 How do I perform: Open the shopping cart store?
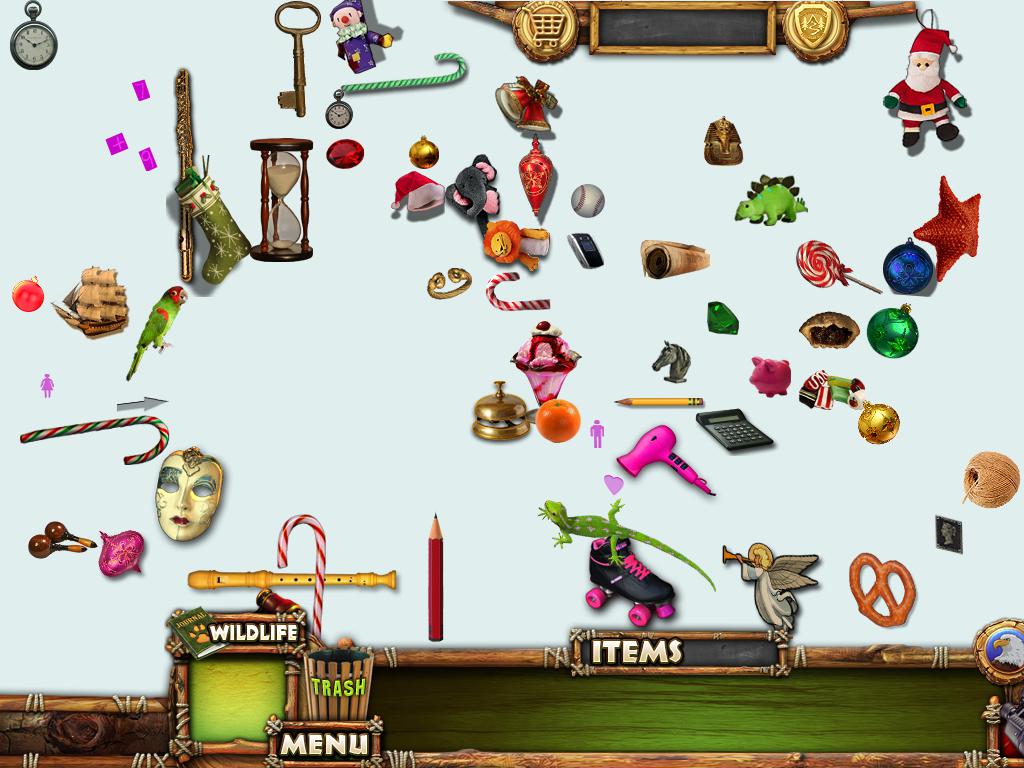[x=544, y=28]
